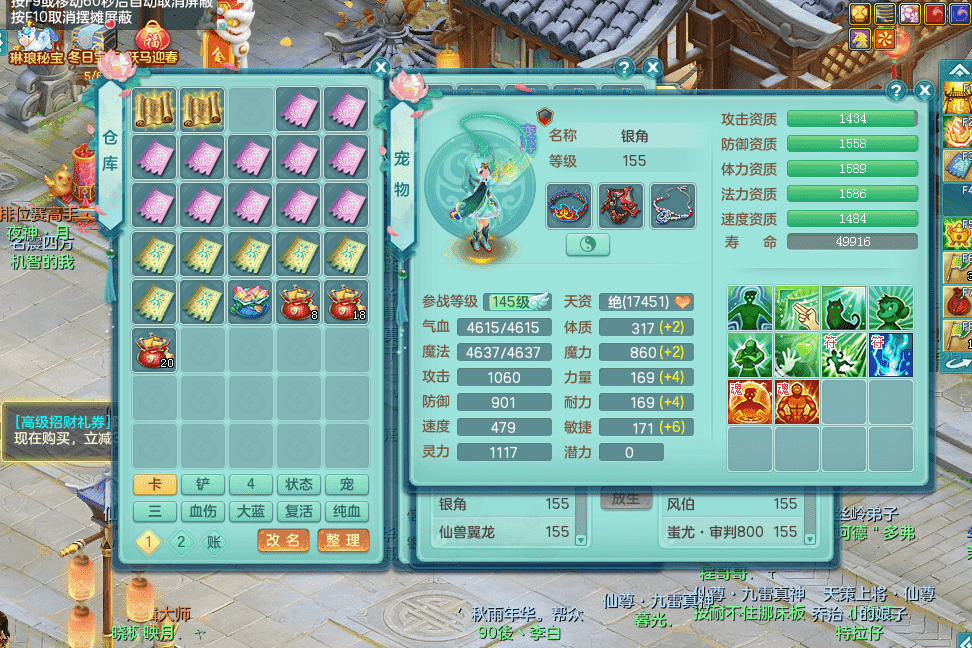Select the flower basket item slot

251,302
